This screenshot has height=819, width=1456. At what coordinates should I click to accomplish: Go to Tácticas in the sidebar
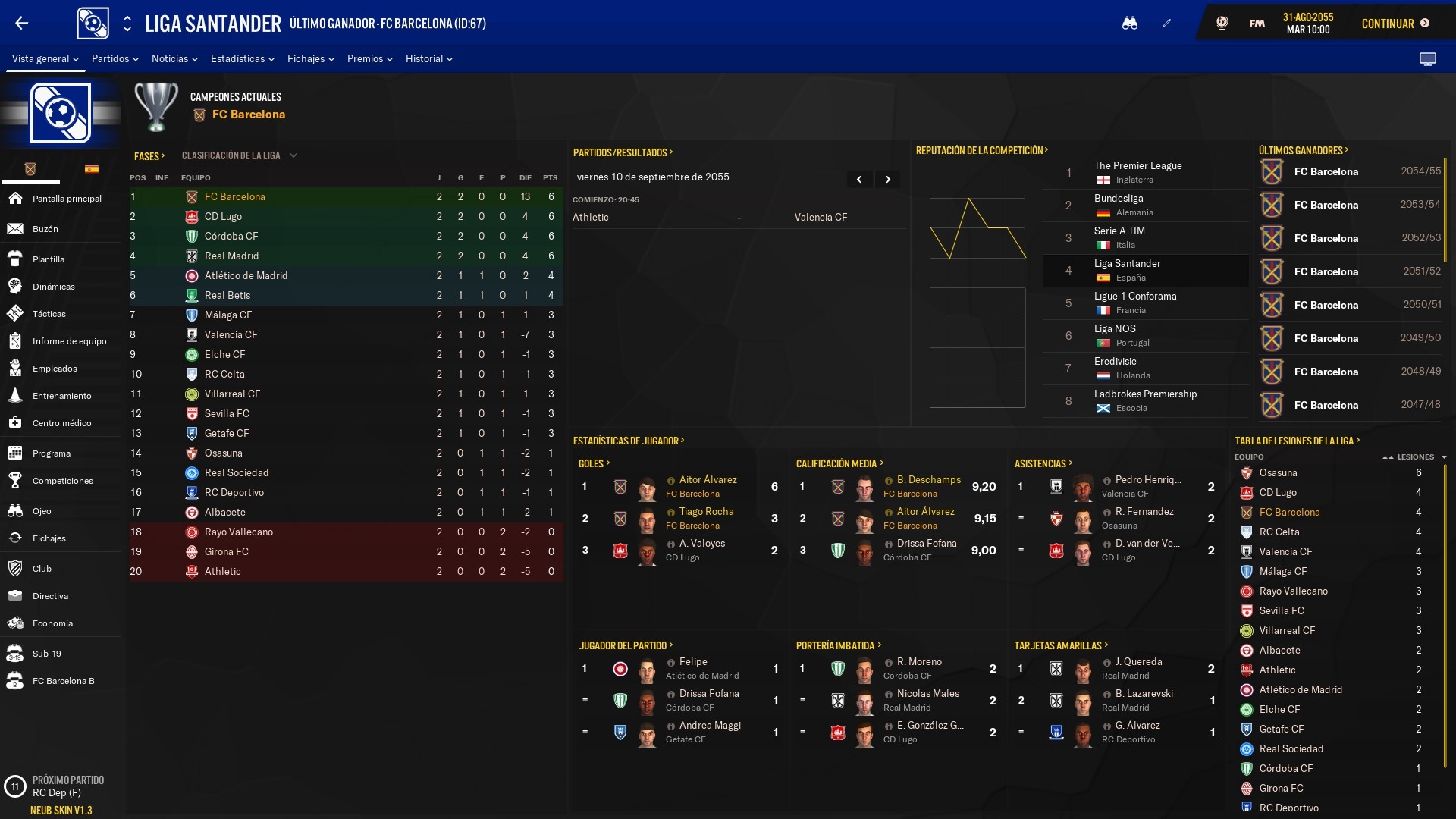(49, 314)
